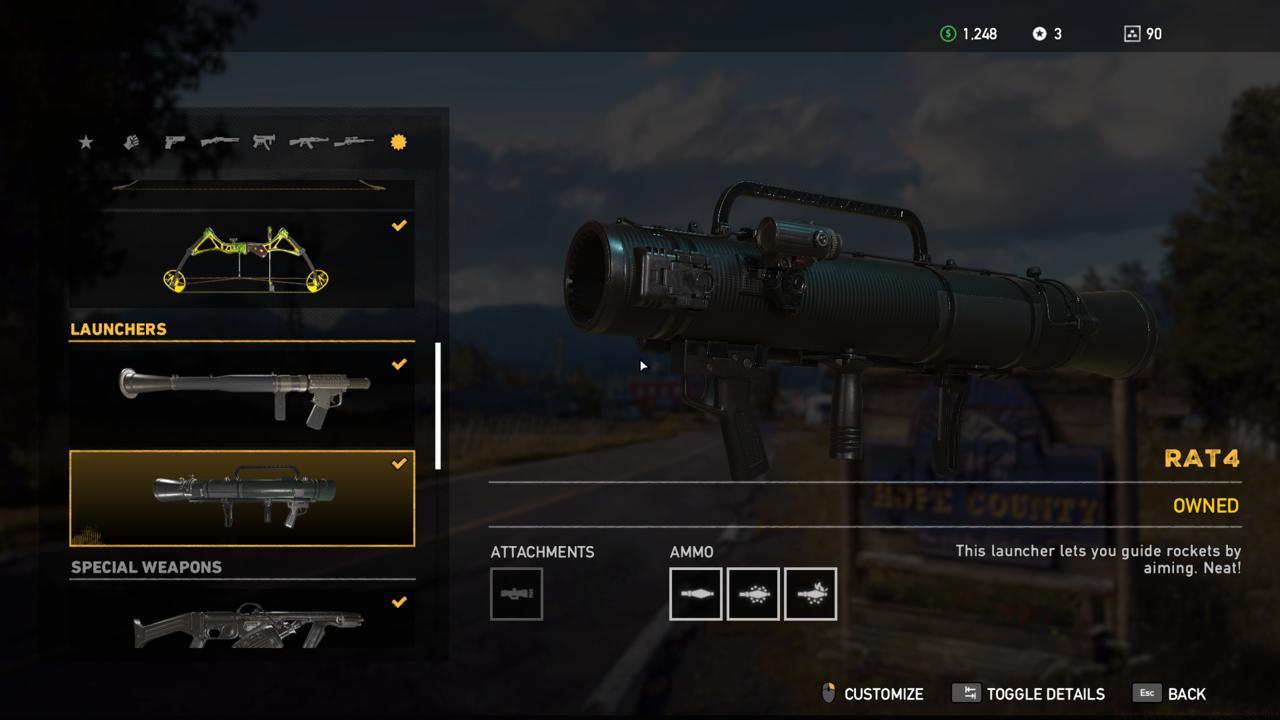Screen dimensions: 1280x720
Task: Open the scope attachment slot
Action: point(516,594)
